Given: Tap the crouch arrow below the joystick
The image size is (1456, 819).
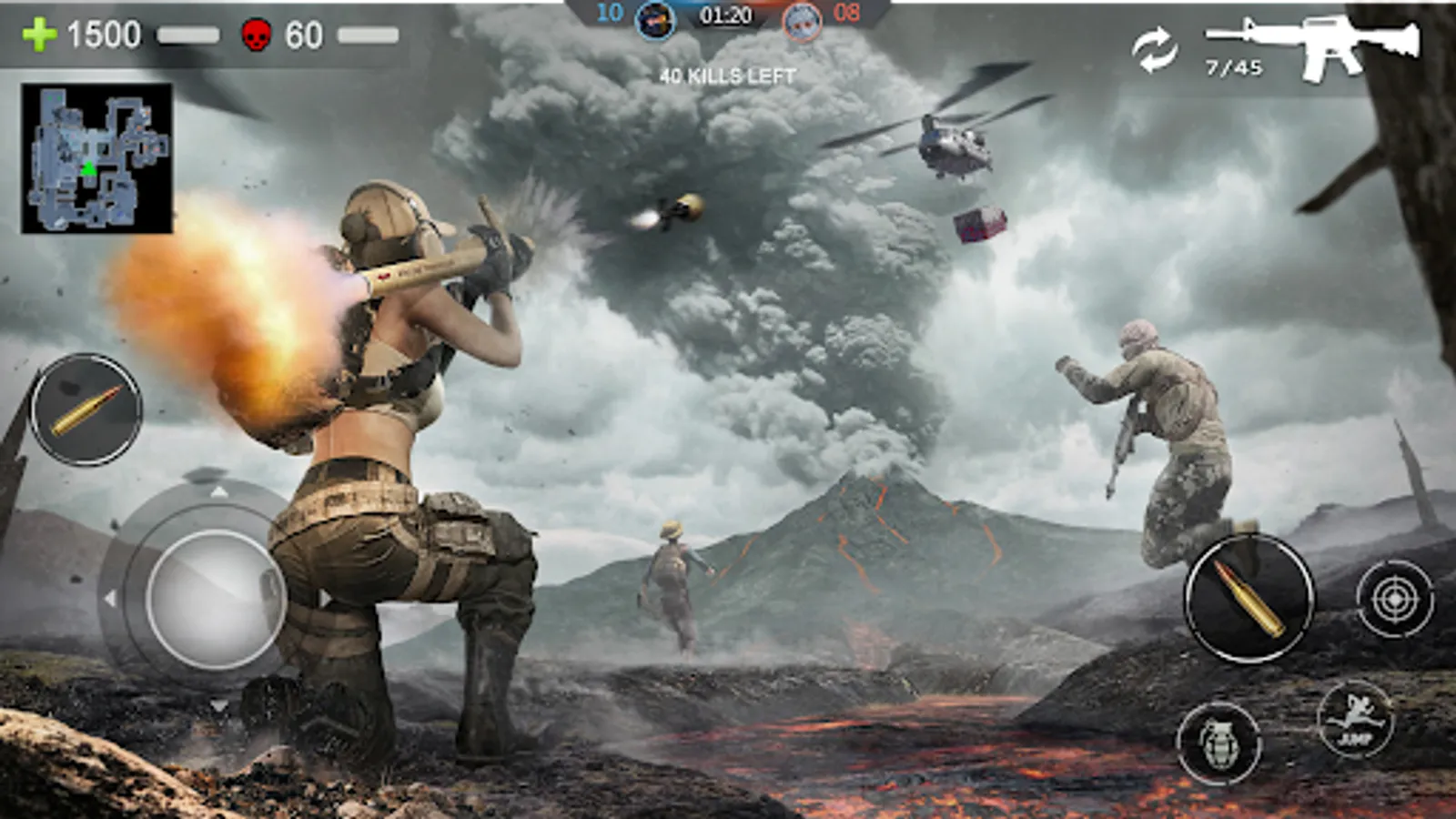Looking at the screenshot, I should tap(217, 703).
